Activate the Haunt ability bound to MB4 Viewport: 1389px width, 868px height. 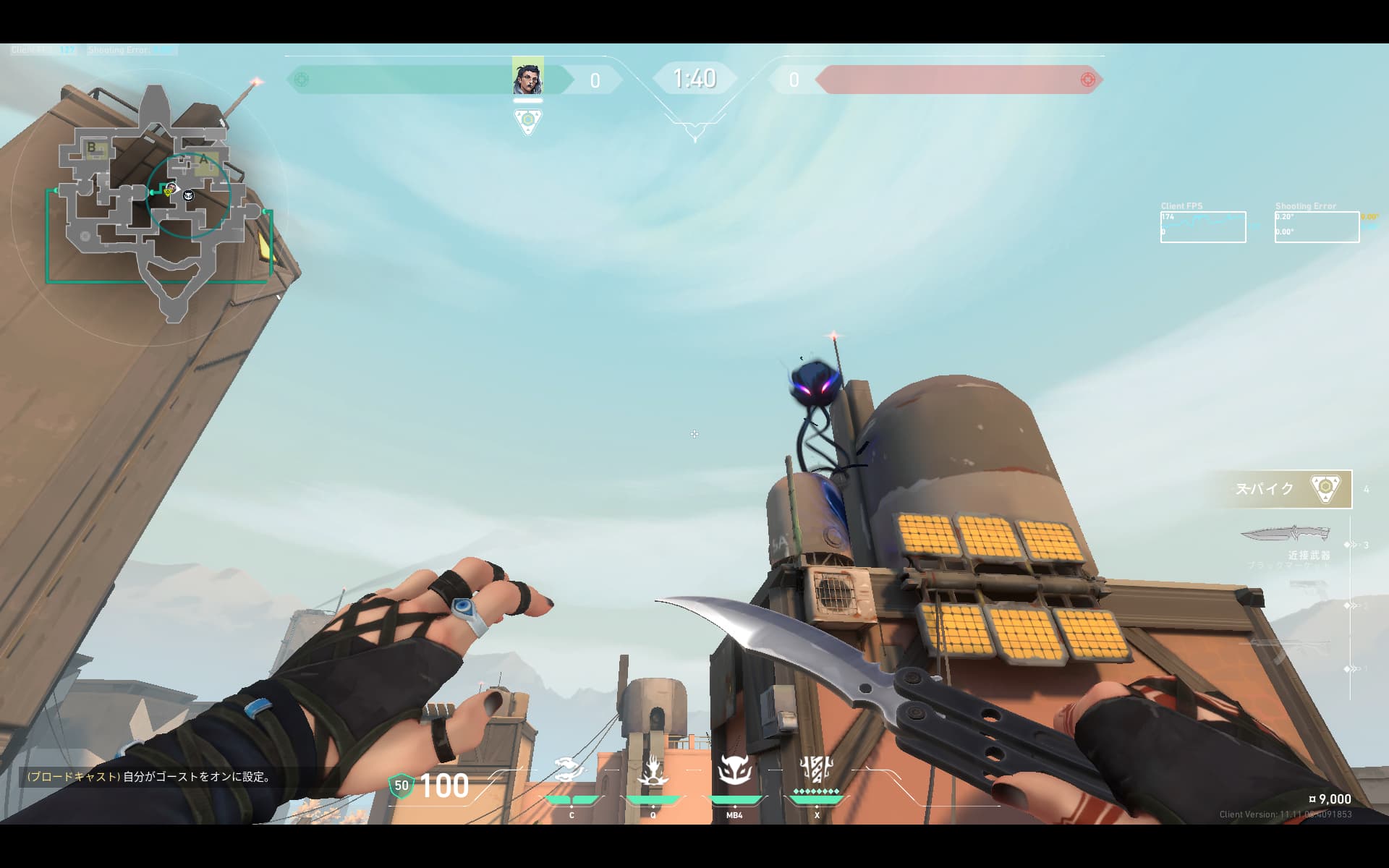pyautogui.click(x=734, y=772)
